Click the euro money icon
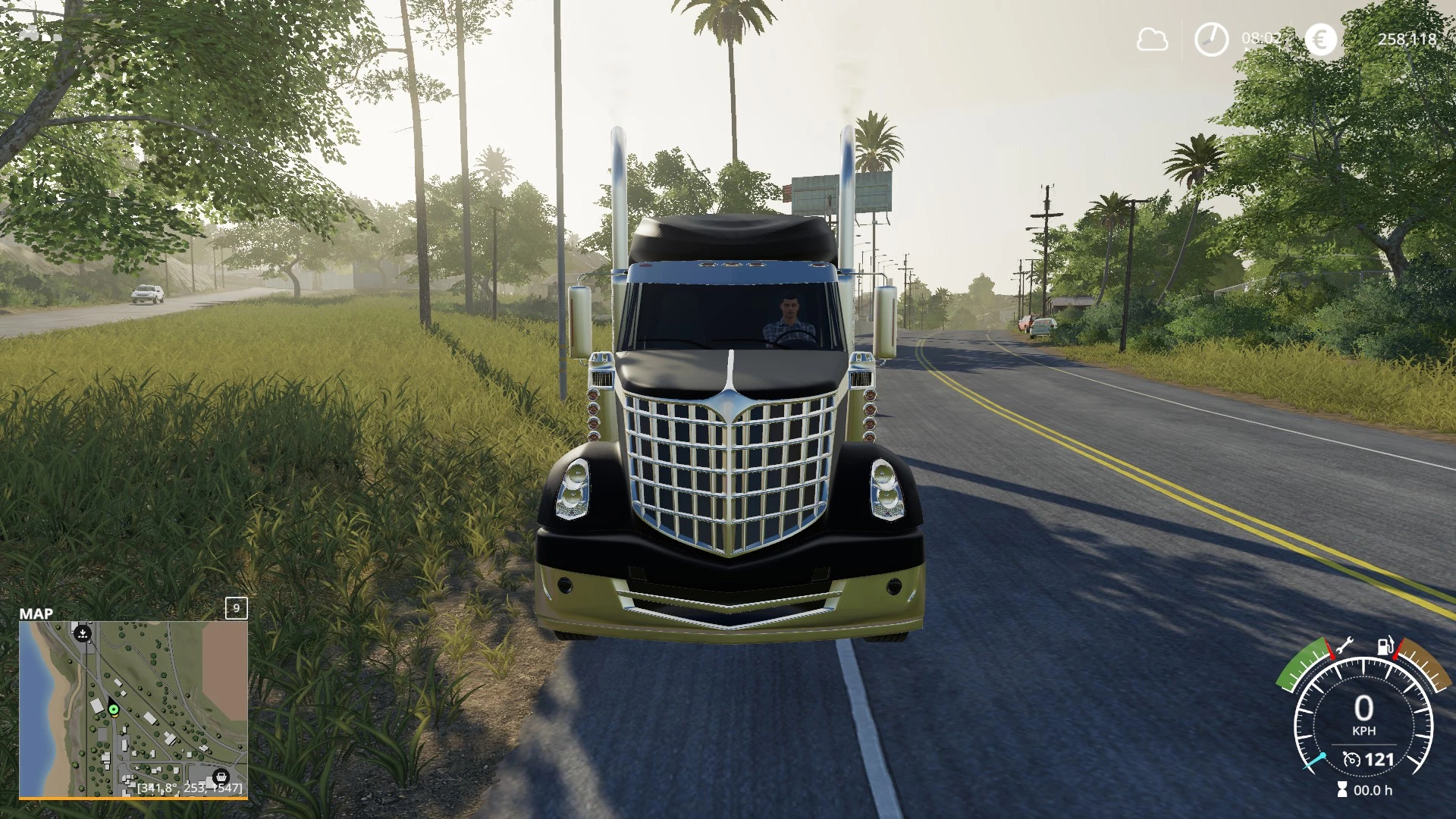1456x819 pixels. 1320,39
